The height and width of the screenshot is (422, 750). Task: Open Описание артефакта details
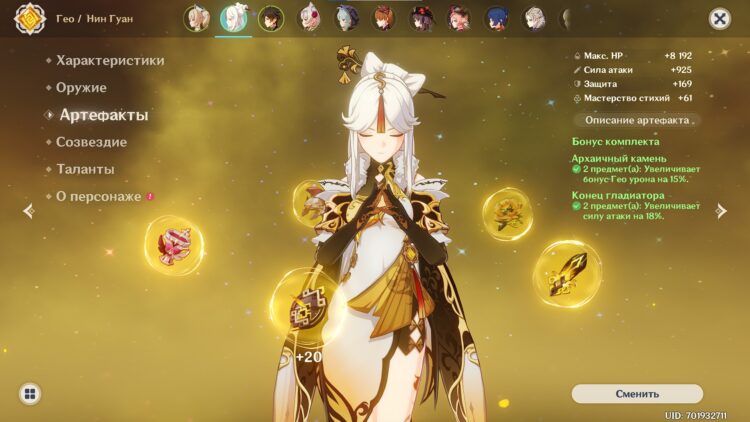[637, 120]
